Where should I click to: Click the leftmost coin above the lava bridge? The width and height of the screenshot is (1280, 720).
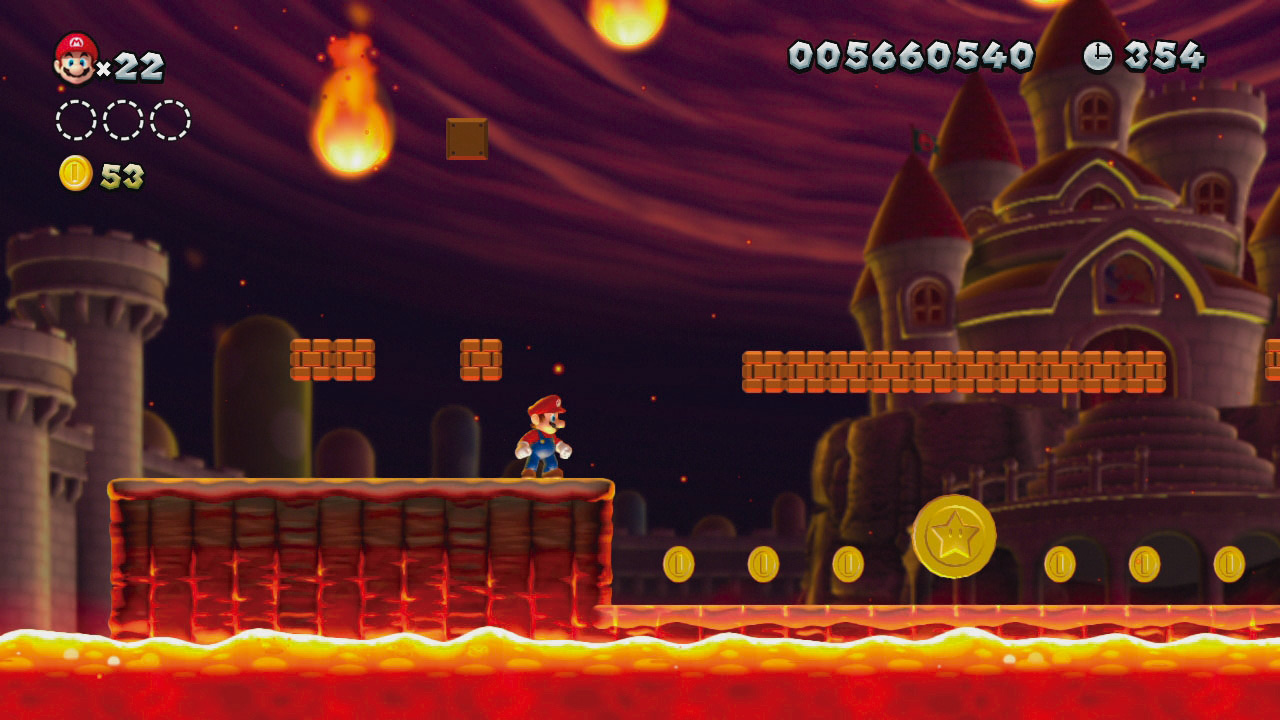(x=681, y=565)
